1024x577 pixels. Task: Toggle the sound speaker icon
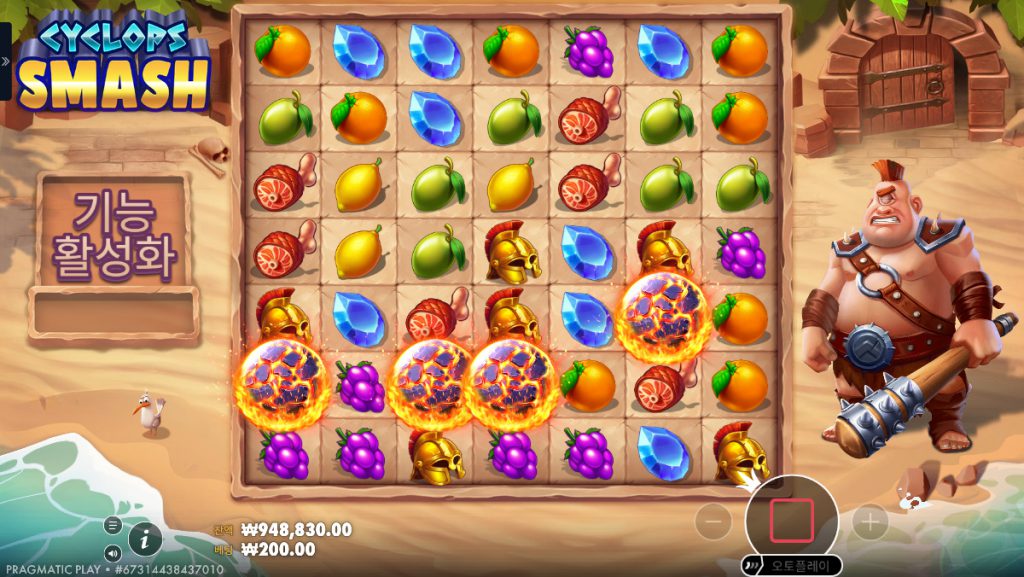click(112, 553)
